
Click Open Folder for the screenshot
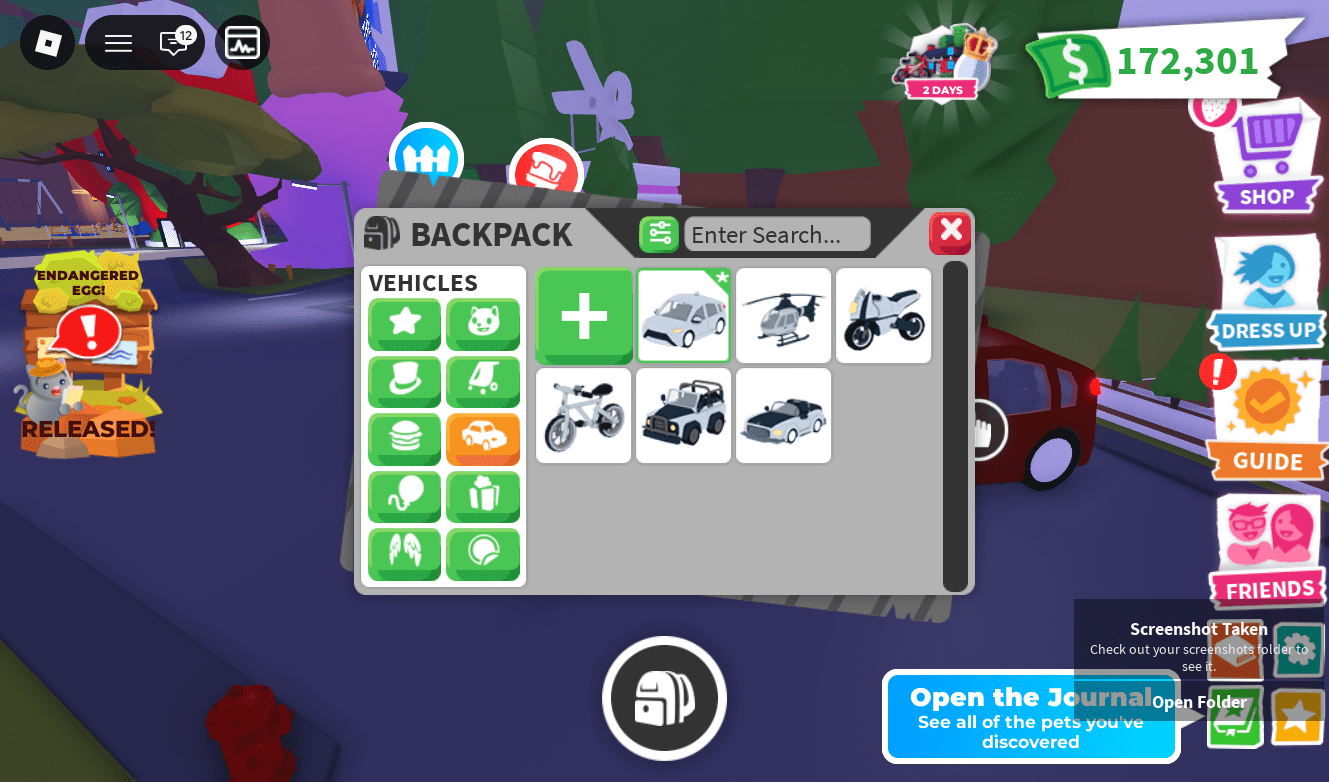pos(1198,702)
